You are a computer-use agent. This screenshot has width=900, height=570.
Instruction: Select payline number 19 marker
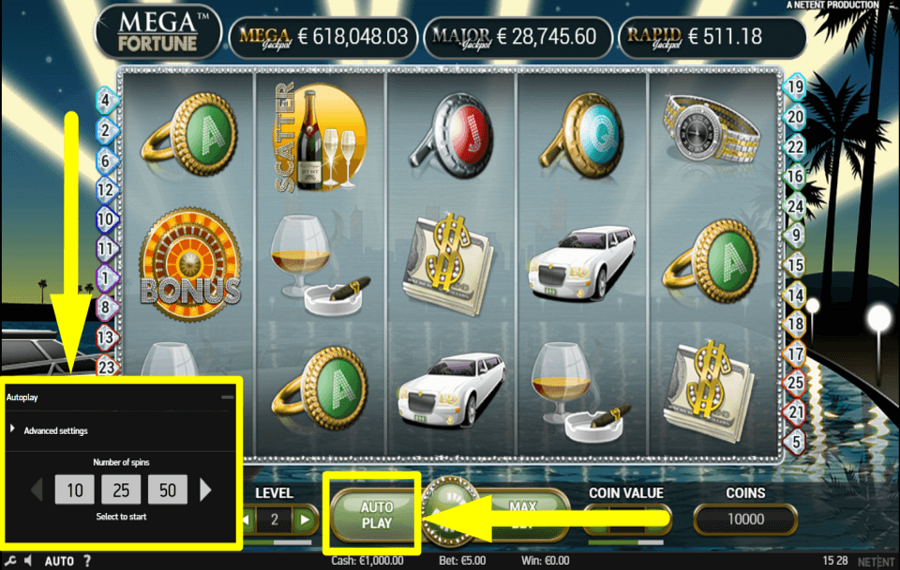pyautogui.click(x=796, y=87)
